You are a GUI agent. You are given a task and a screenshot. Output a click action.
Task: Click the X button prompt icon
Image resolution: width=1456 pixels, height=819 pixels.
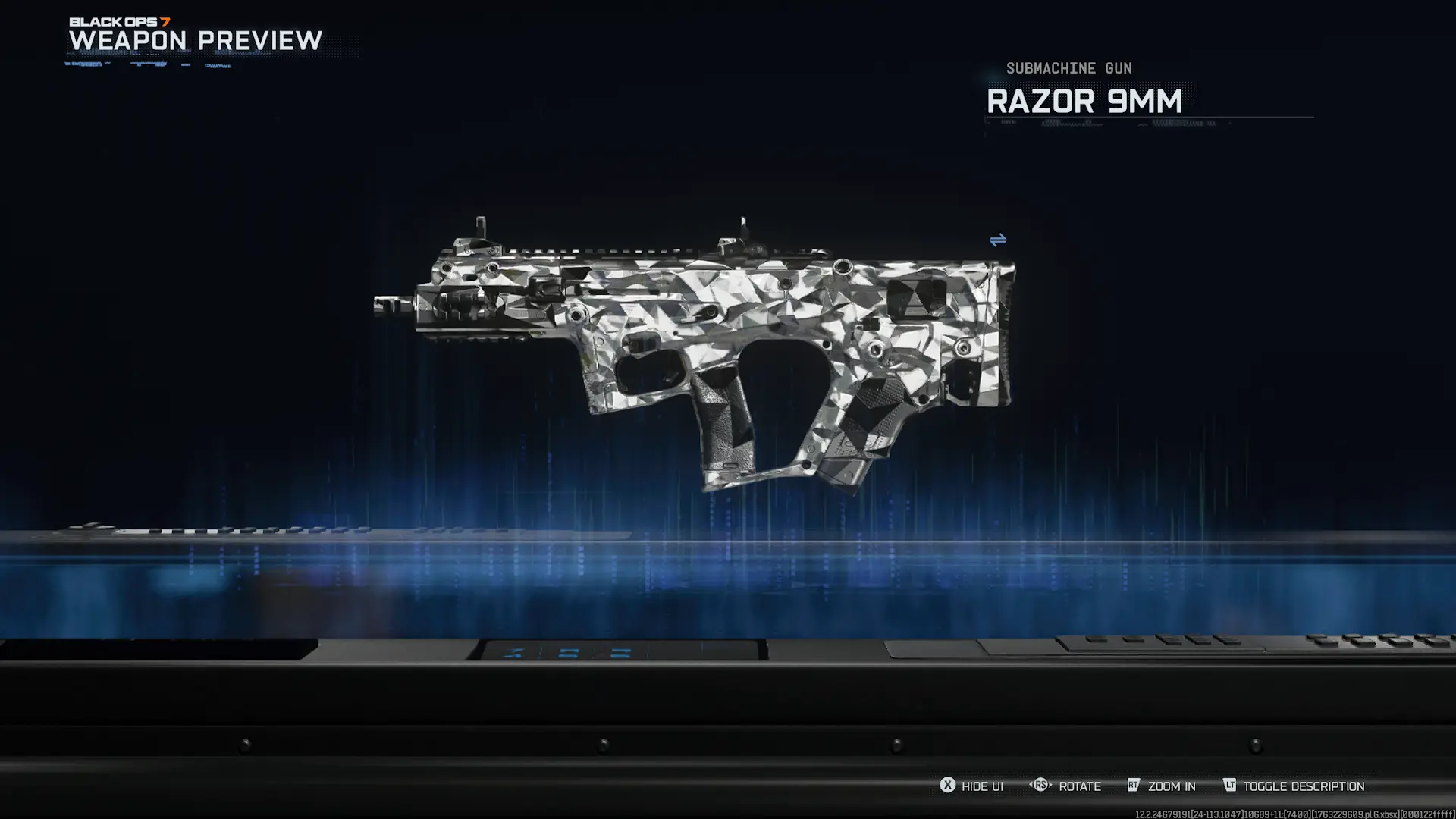coord(947,786)
